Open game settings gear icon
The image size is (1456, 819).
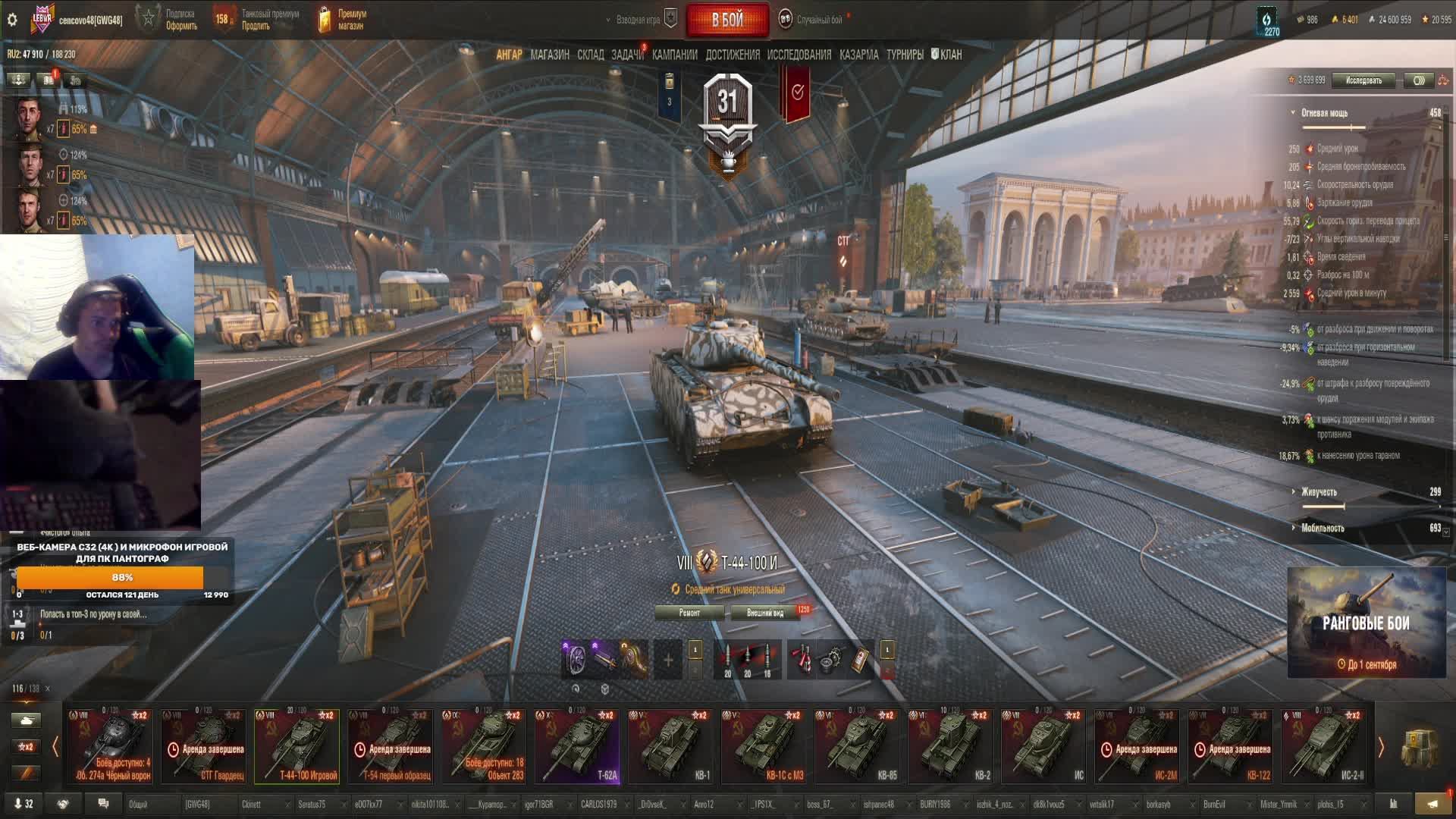pos(12,20)
